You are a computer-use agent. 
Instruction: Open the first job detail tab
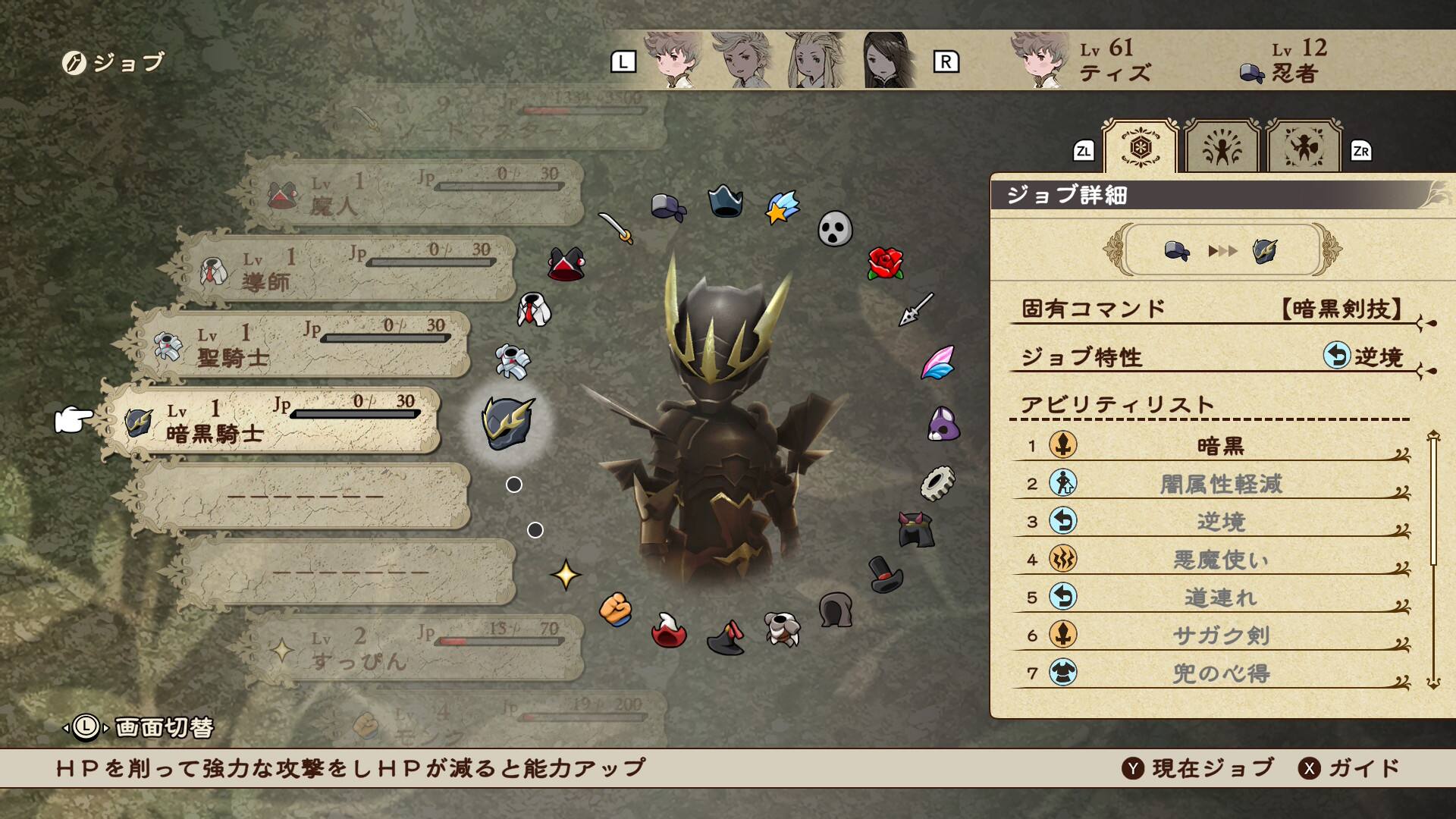click(x=1140, y=147)
